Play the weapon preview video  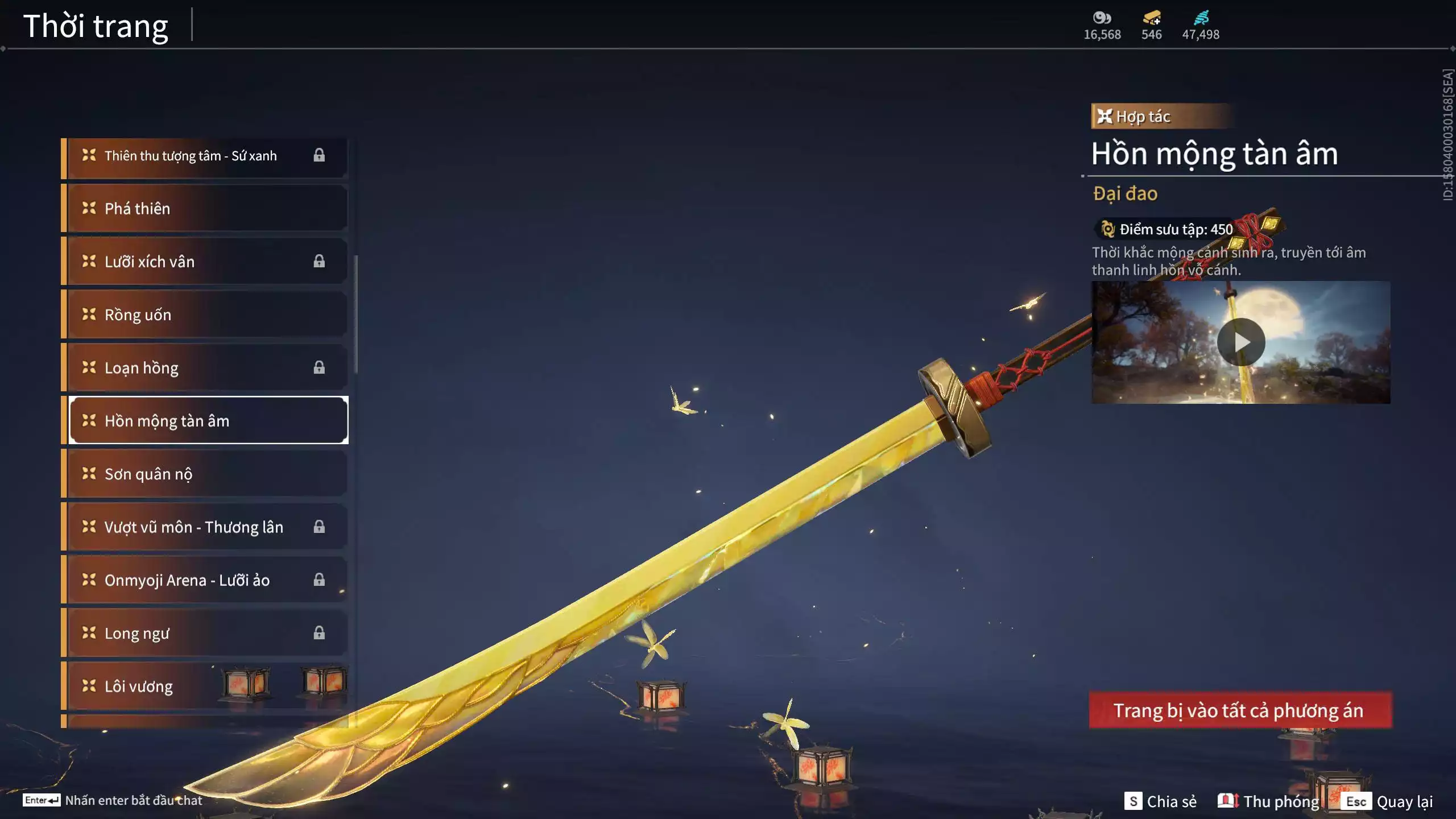click(x=1242, y=342)
